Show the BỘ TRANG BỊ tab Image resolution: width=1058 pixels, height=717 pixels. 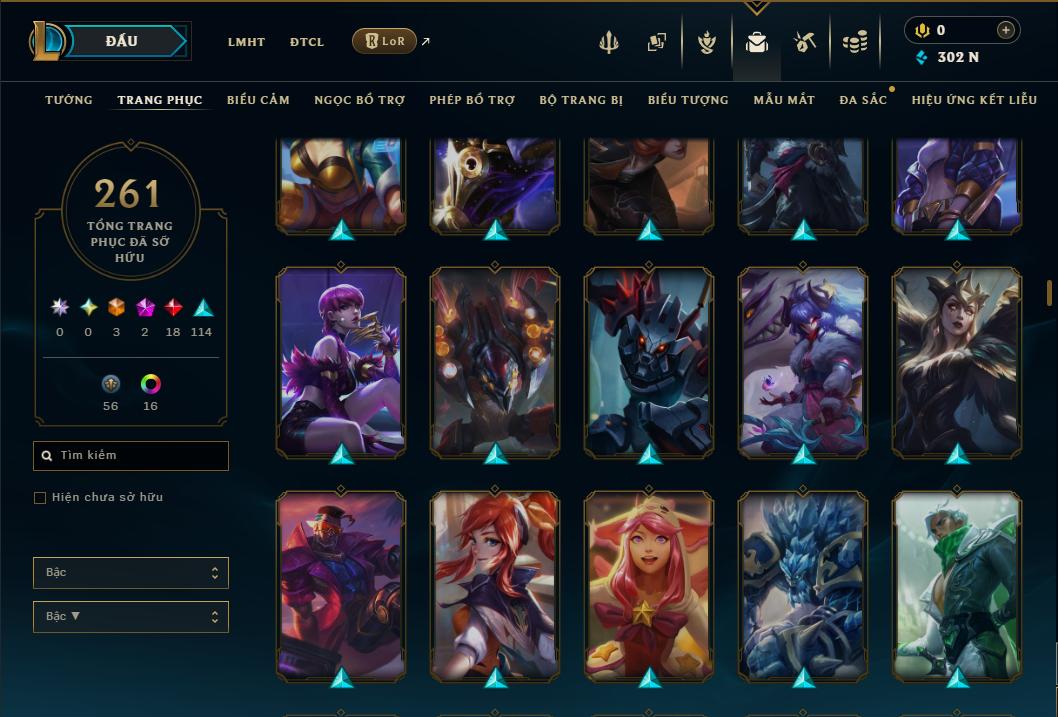point(581,100)
